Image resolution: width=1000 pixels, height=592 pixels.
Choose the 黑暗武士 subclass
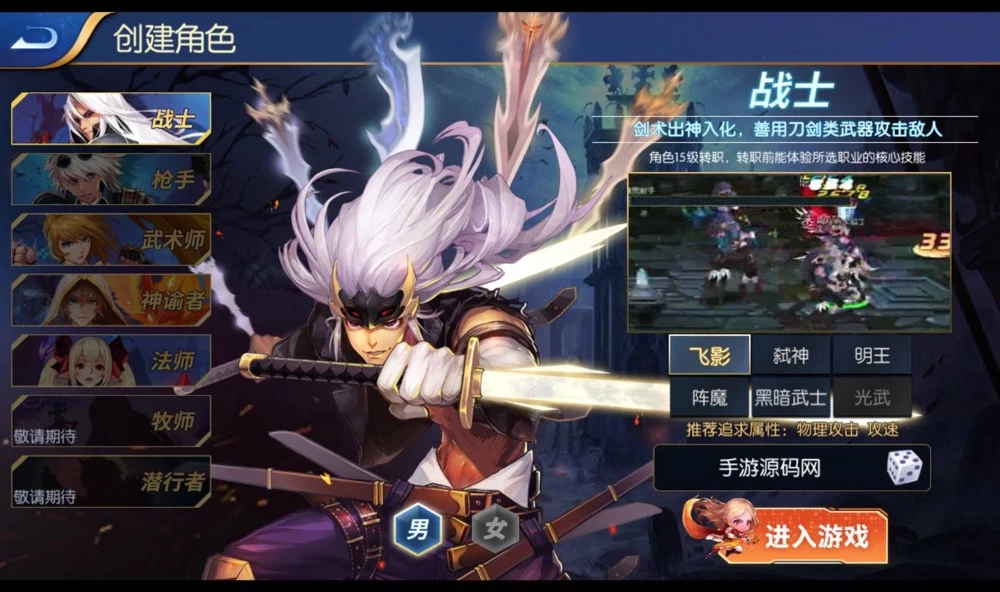click(790, 397)
